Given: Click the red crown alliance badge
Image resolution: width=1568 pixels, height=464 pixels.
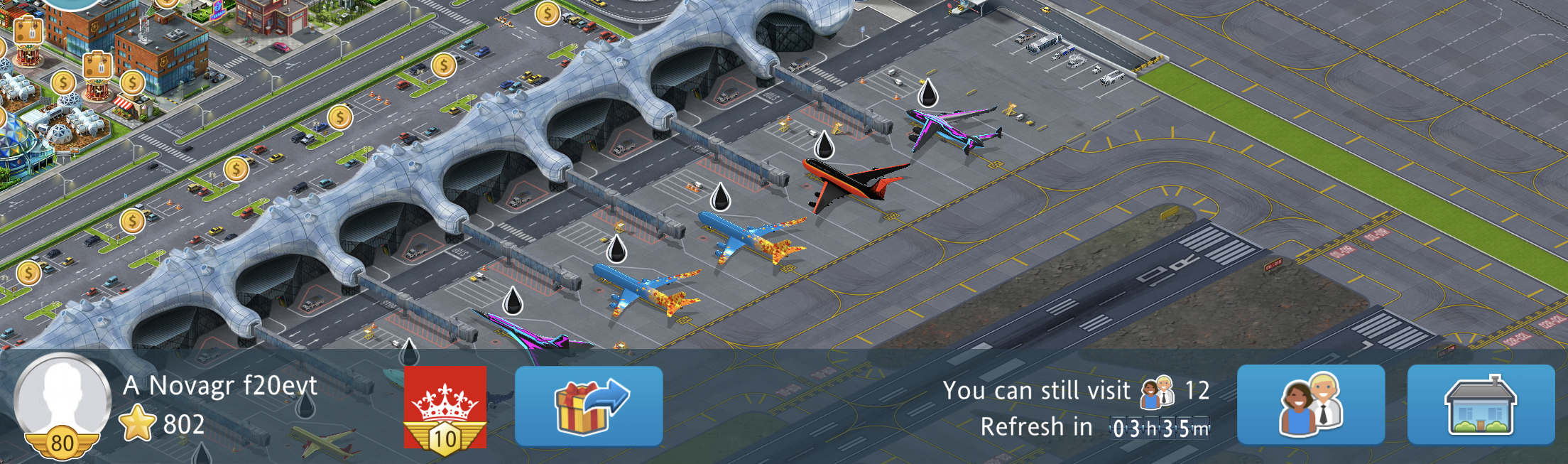Looking at the screenshot, I should point(445,407).
